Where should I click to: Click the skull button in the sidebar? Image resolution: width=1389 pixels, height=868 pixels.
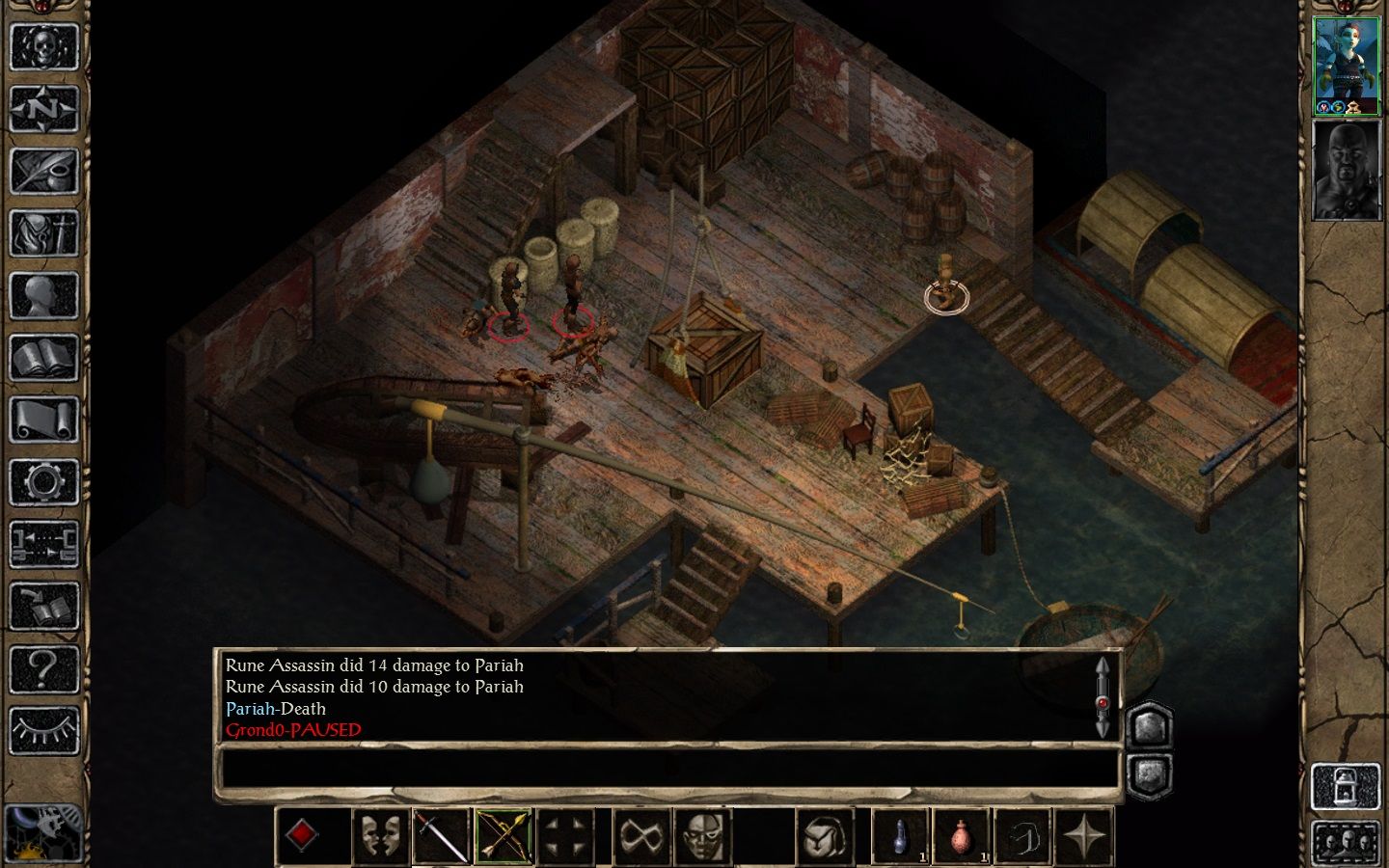tap(43, 45)
